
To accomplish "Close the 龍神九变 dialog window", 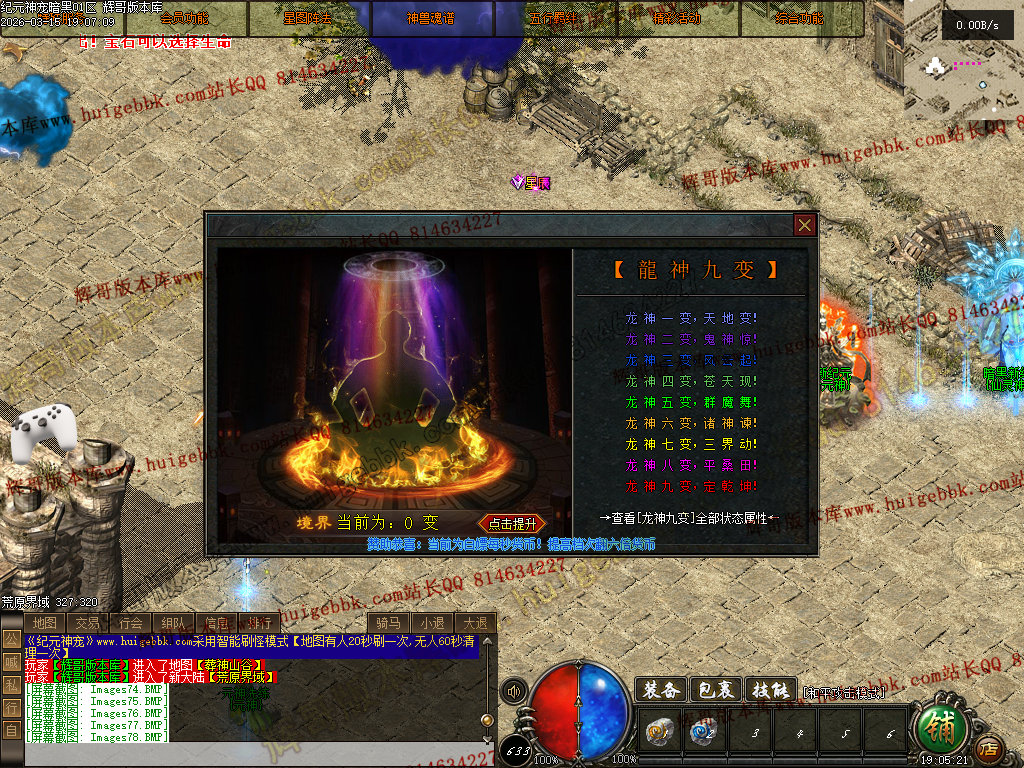I will 805,225.
